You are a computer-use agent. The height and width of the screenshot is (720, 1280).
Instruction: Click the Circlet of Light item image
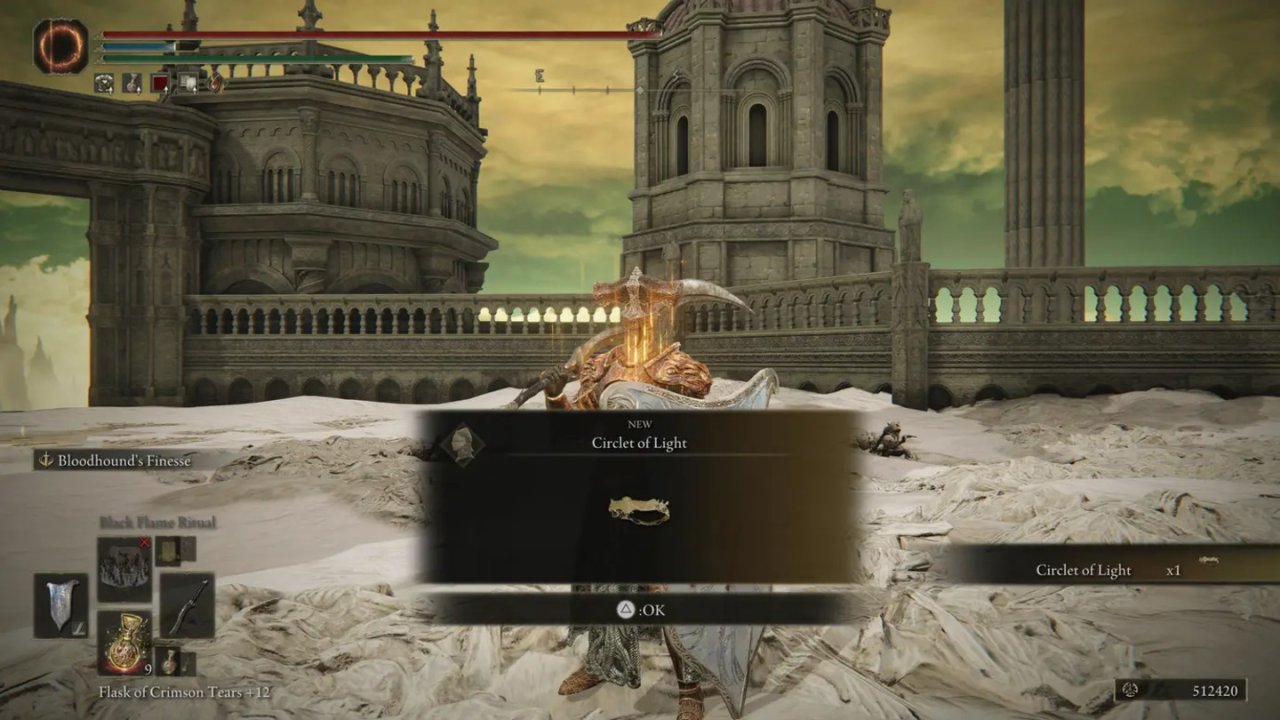(x=639, y=511)
